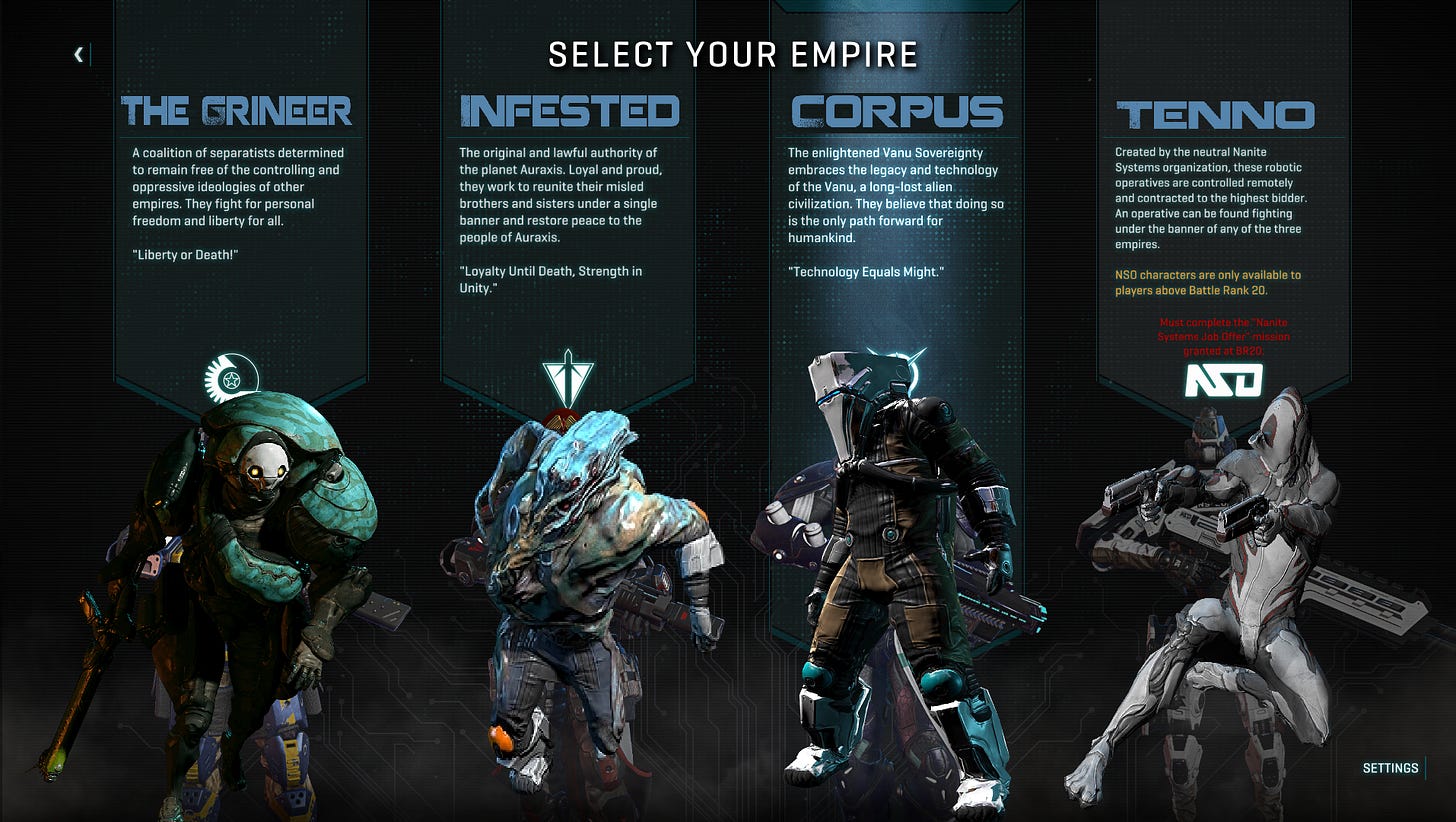Select the 'INFESTED' empire heading
The image size is (1456, 822).
point(568,110)
